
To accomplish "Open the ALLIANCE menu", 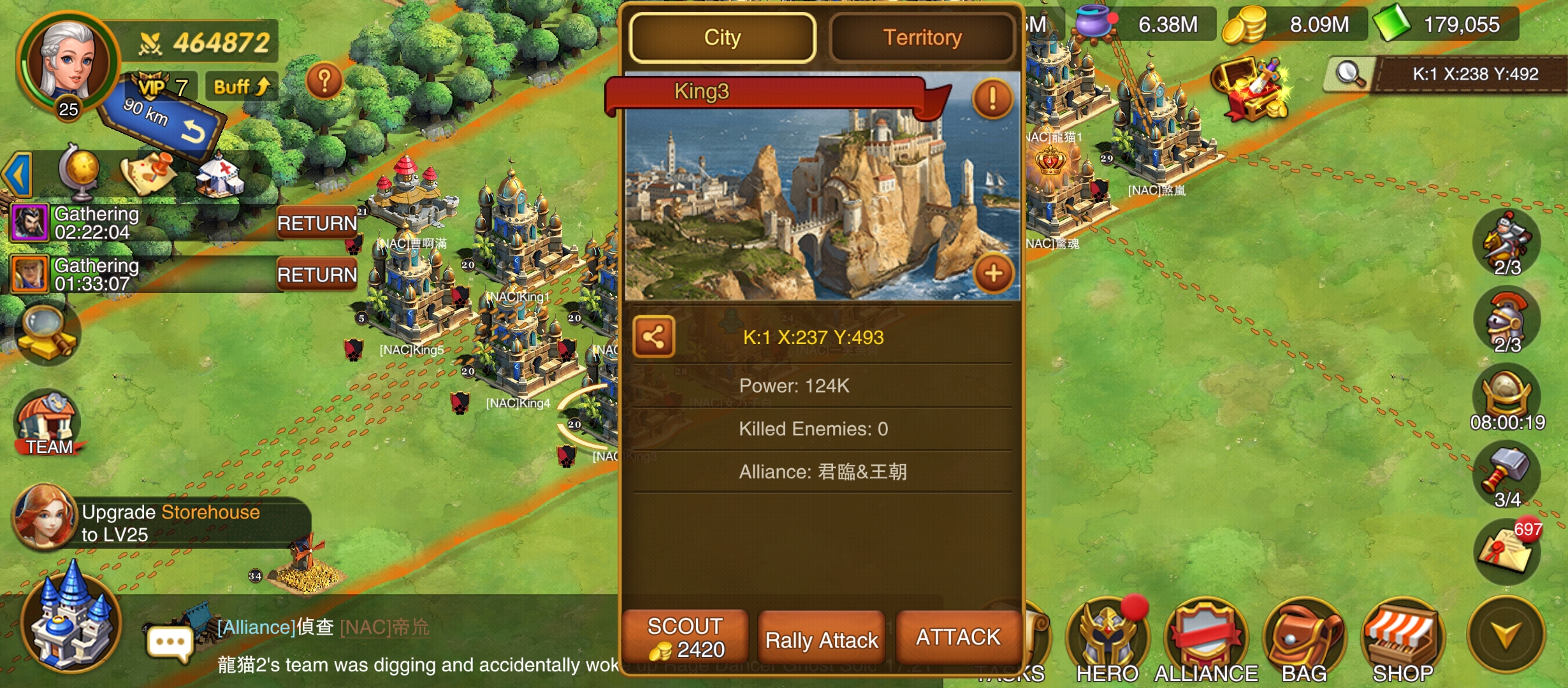I will (x=1205, y=640).
